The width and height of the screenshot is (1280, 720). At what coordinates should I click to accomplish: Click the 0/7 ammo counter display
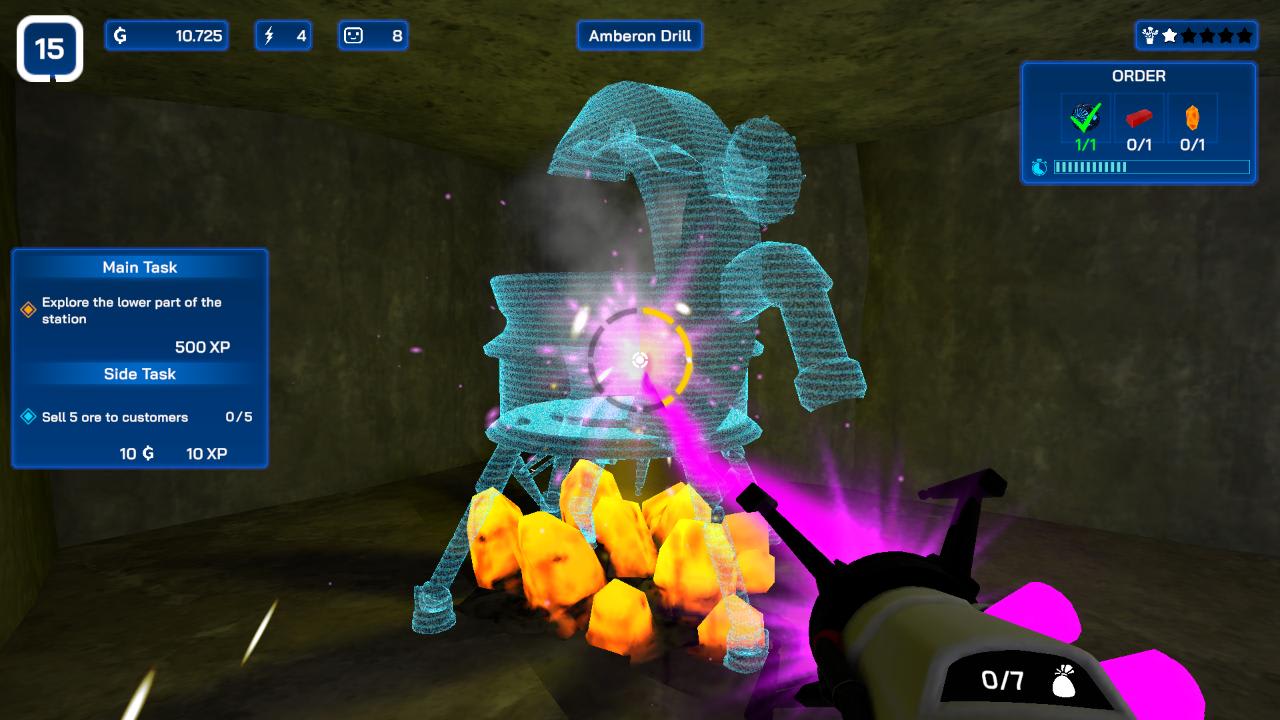point(1003,681)
